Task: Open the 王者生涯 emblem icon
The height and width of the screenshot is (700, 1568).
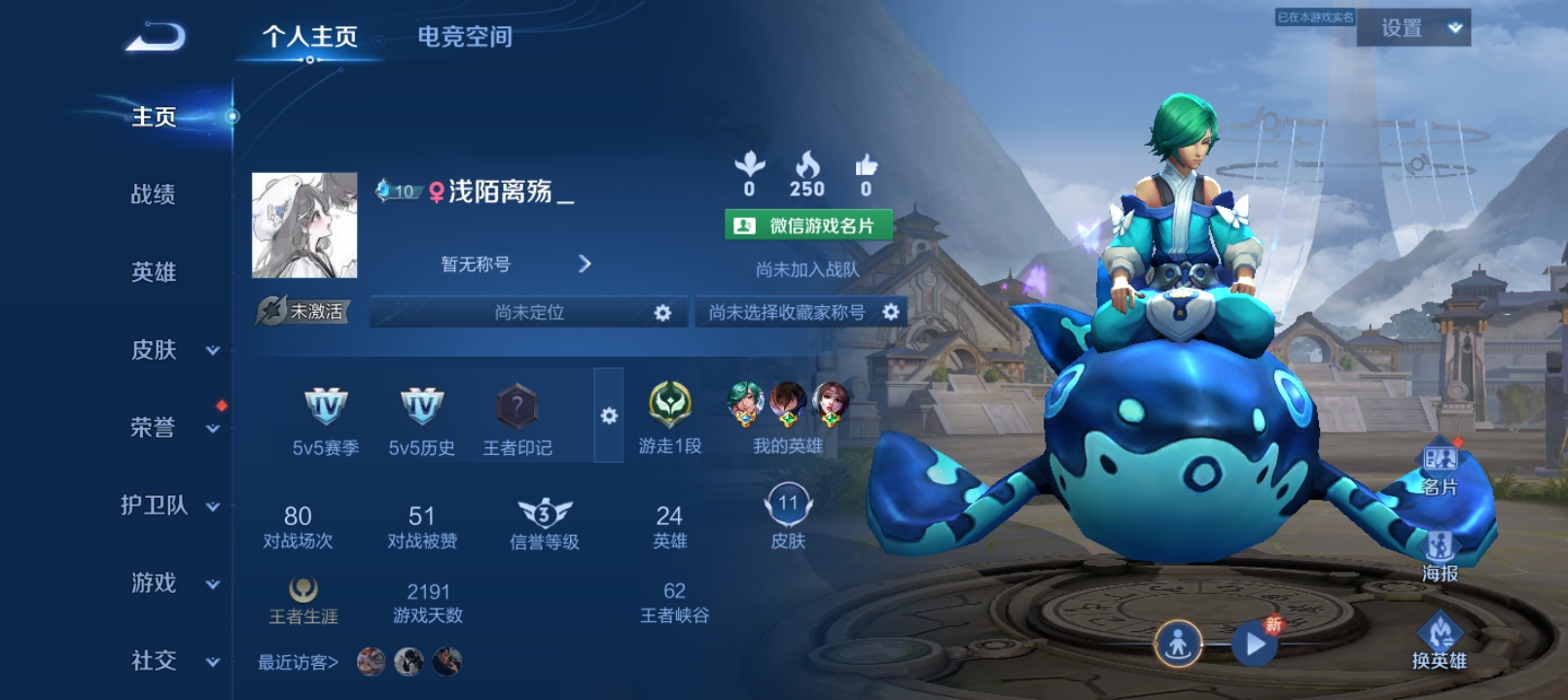Action: tap(304, 587)
